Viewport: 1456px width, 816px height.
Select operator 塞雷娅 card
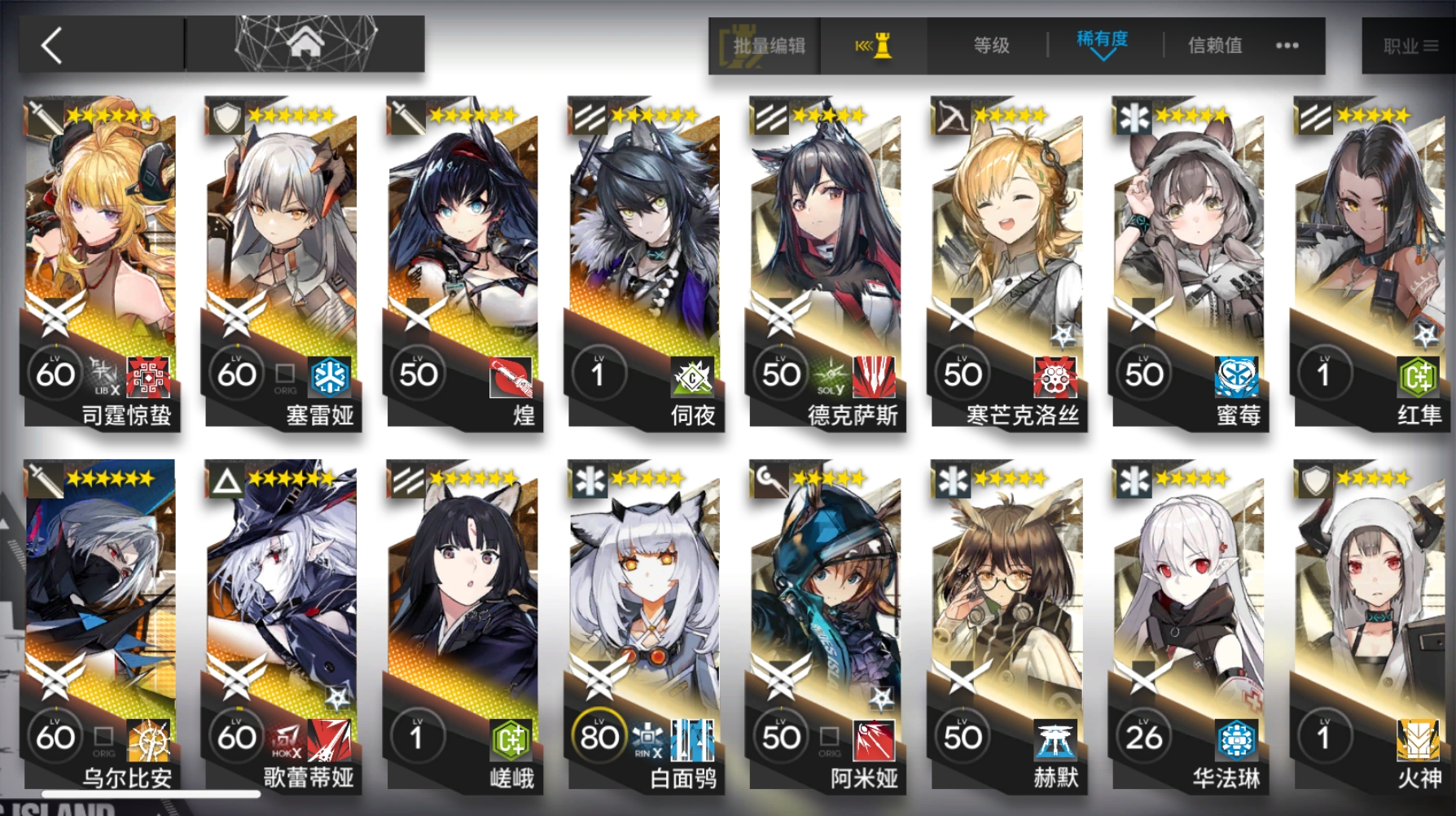point(282,261)
